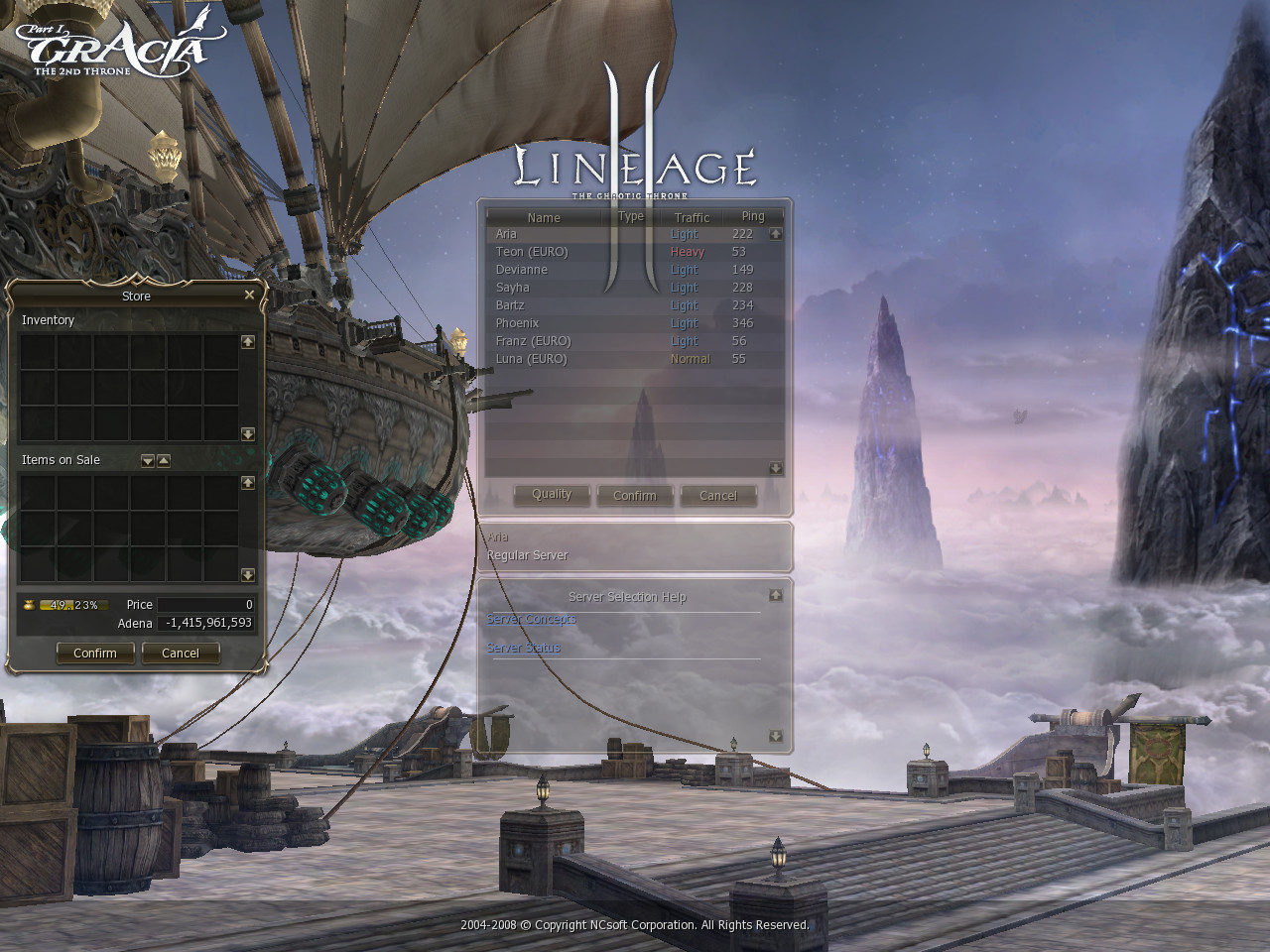Image resolution: width=1270 pixels, height=952 pixels.
Task: Open the Server Concepts help link
Action: pos(531,619)
